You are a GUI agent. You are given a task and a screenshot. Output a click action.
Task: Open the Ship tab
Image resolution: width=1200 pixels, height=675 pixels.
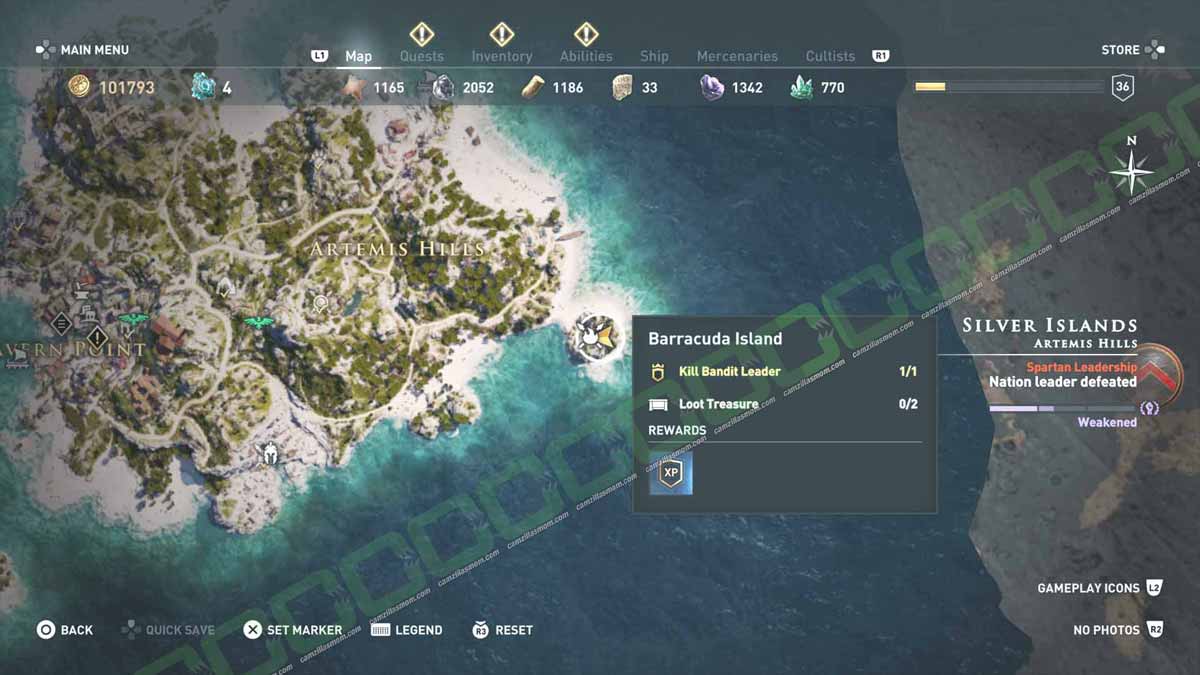coord(655,56)
